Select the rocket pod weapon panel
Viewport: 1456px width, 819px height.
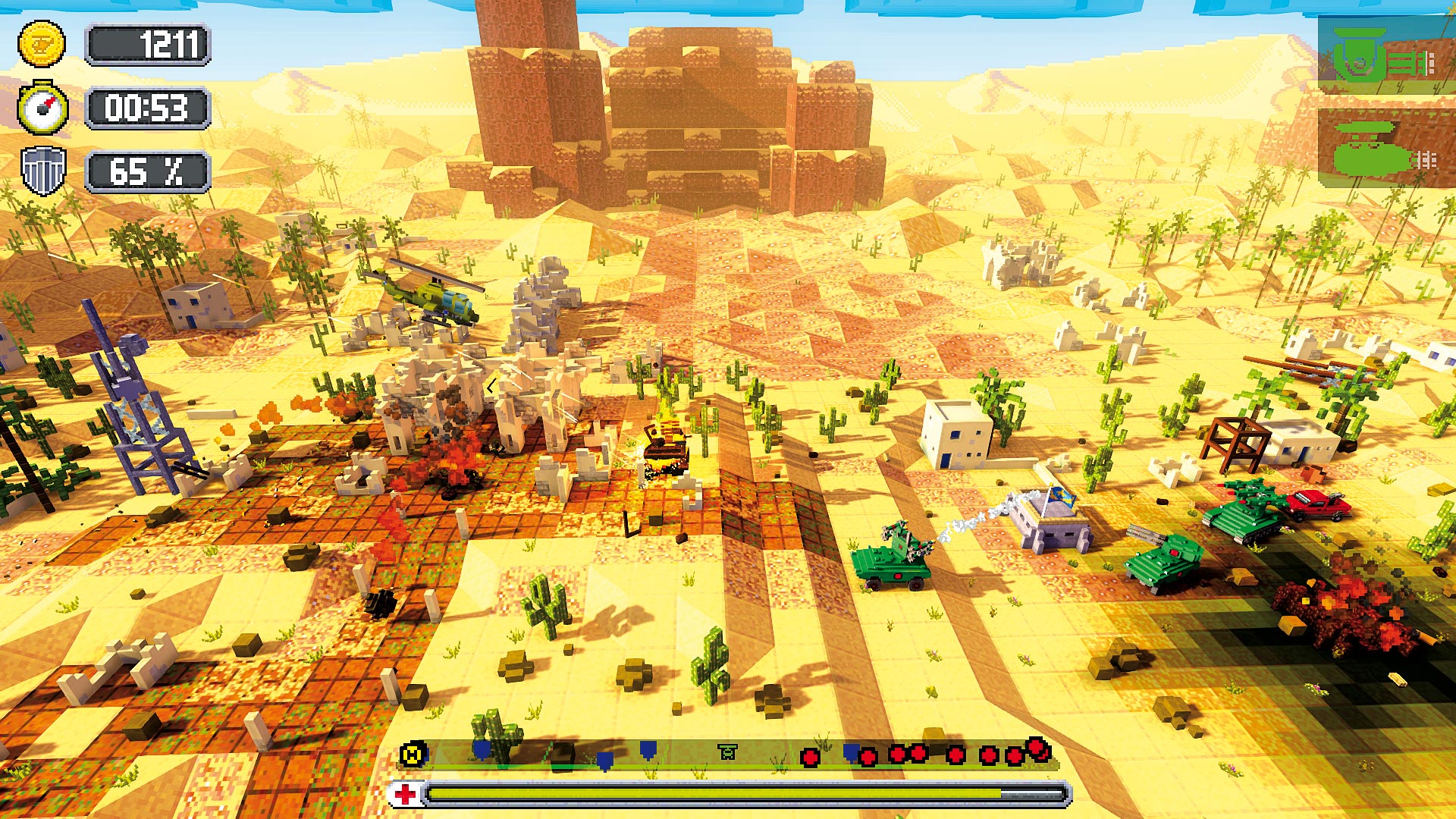(x=1385, y=149)
